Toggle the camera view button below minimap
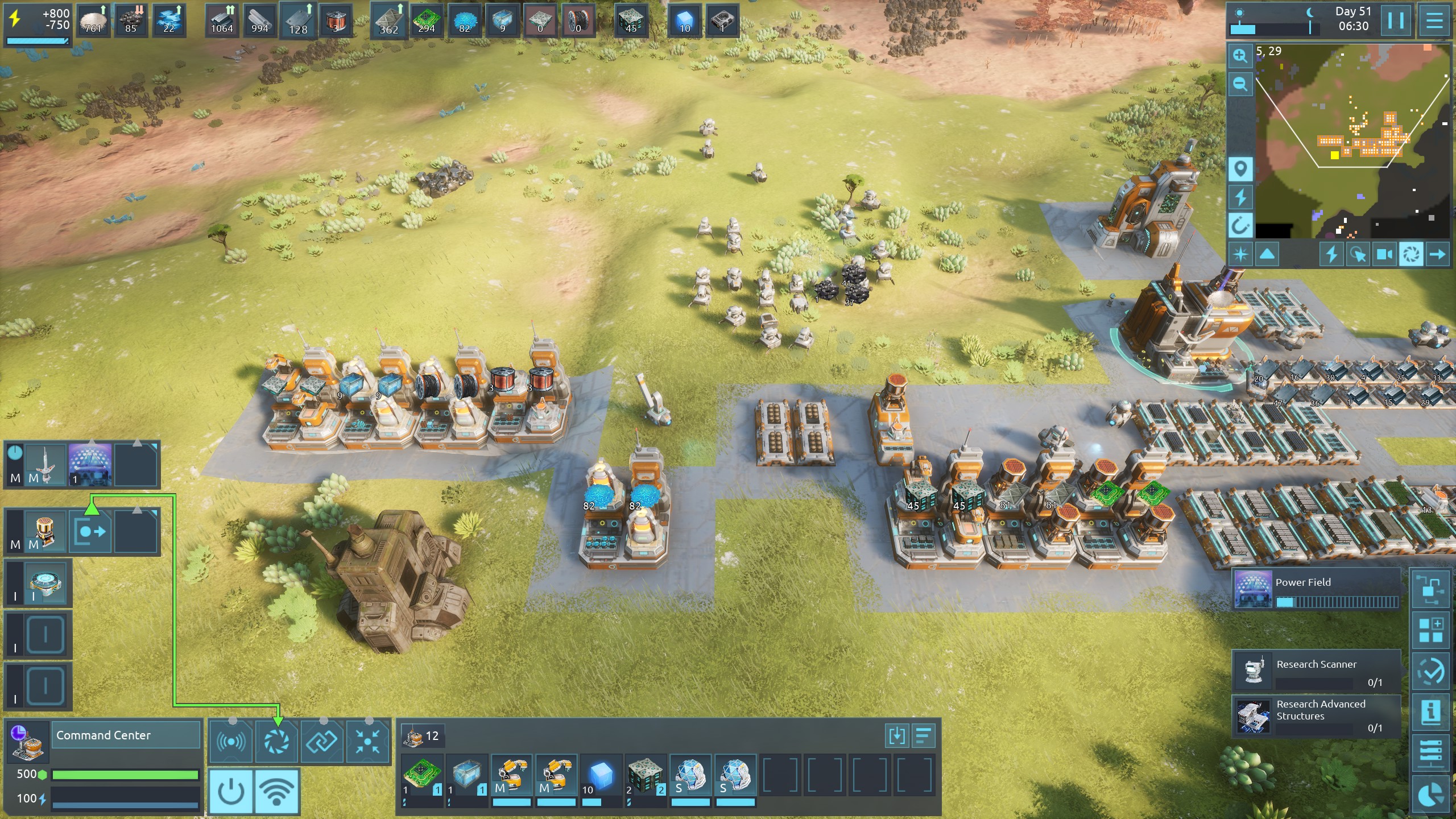The image size is (1456, 819). click(x=1384, y=254)
